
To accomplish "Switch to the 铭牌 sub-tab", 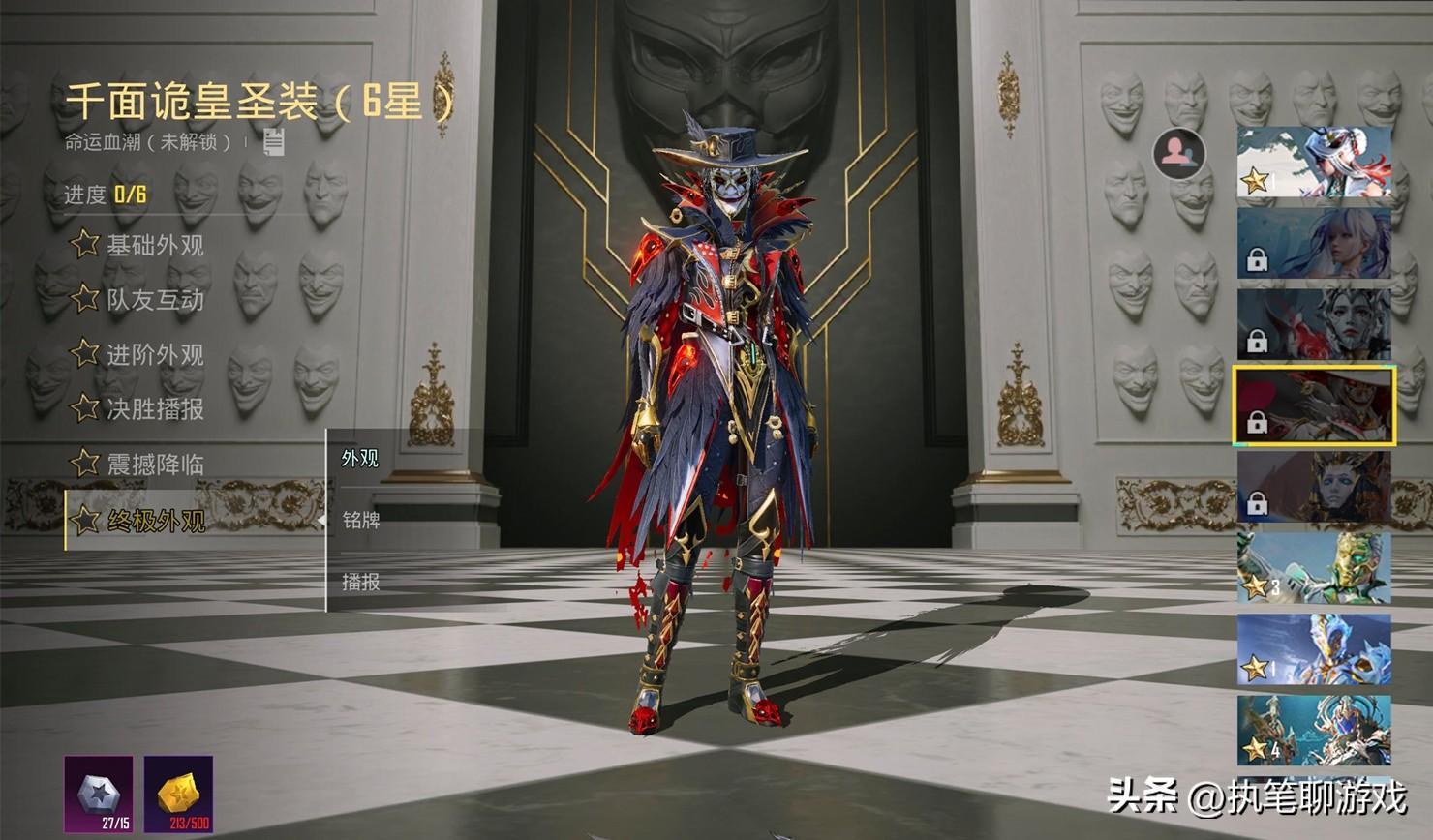I will point(360,521).
